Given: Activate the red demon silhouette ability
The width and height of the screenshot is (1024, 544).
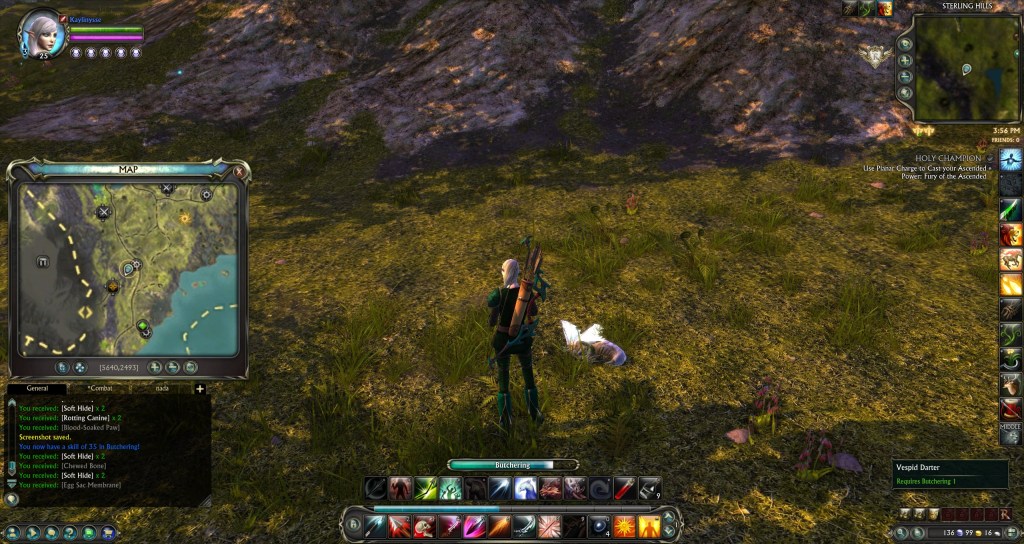Looking at the screenshot, I should (x=401, y=488).
